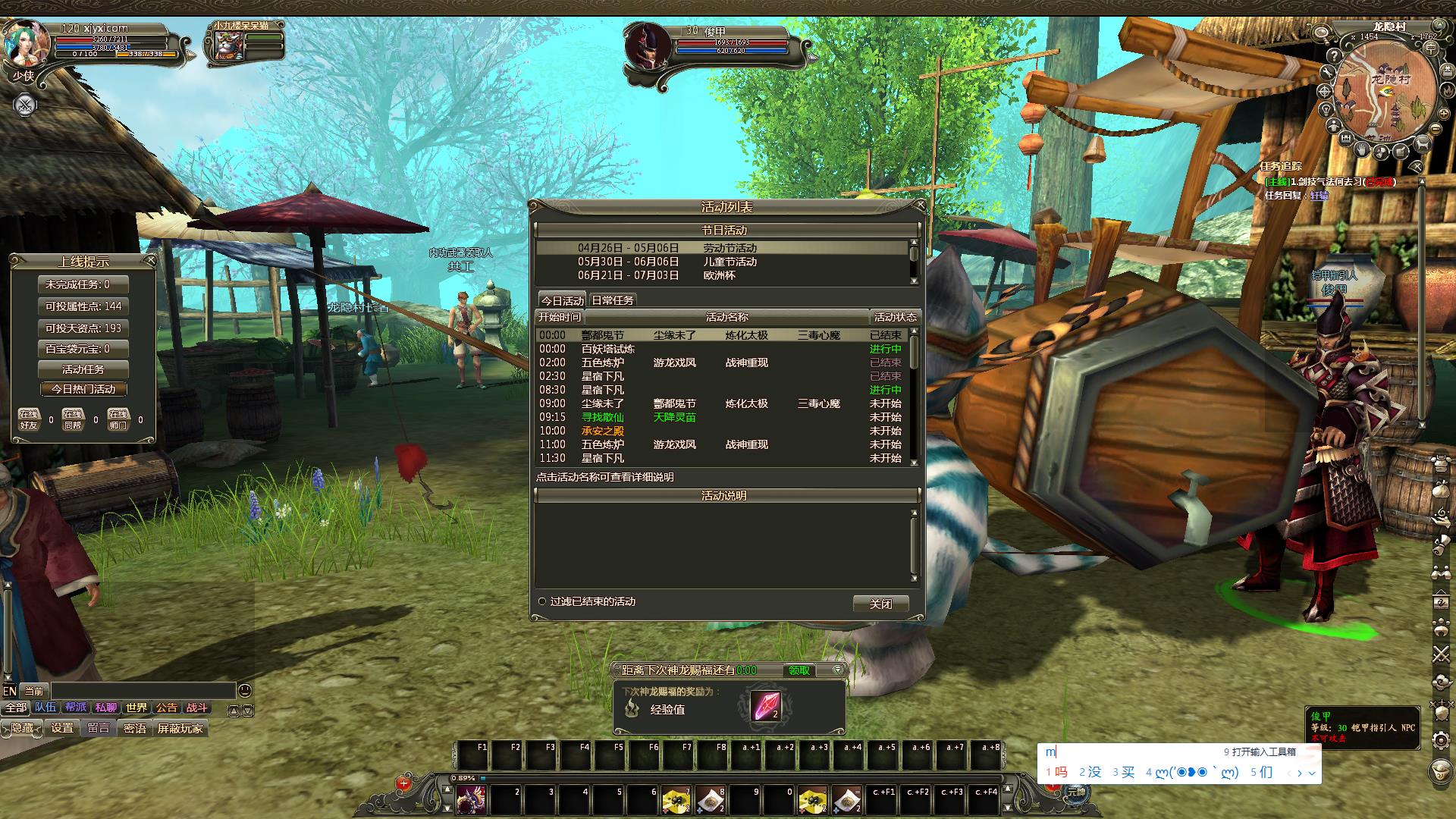Click the 活动任务 button

[83, 369]
